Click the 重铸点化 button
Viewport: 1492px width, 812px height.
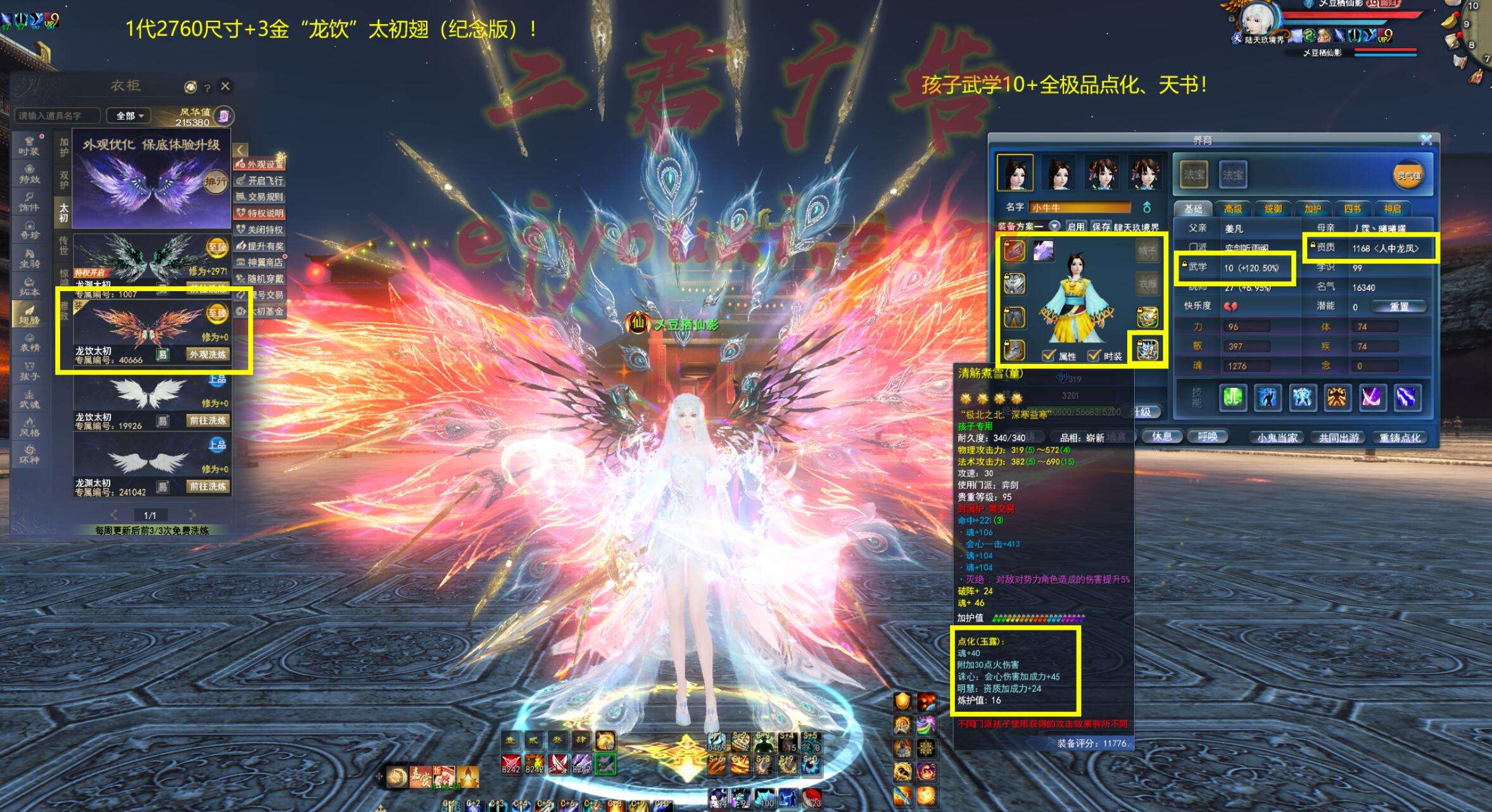coord(1400,437)
